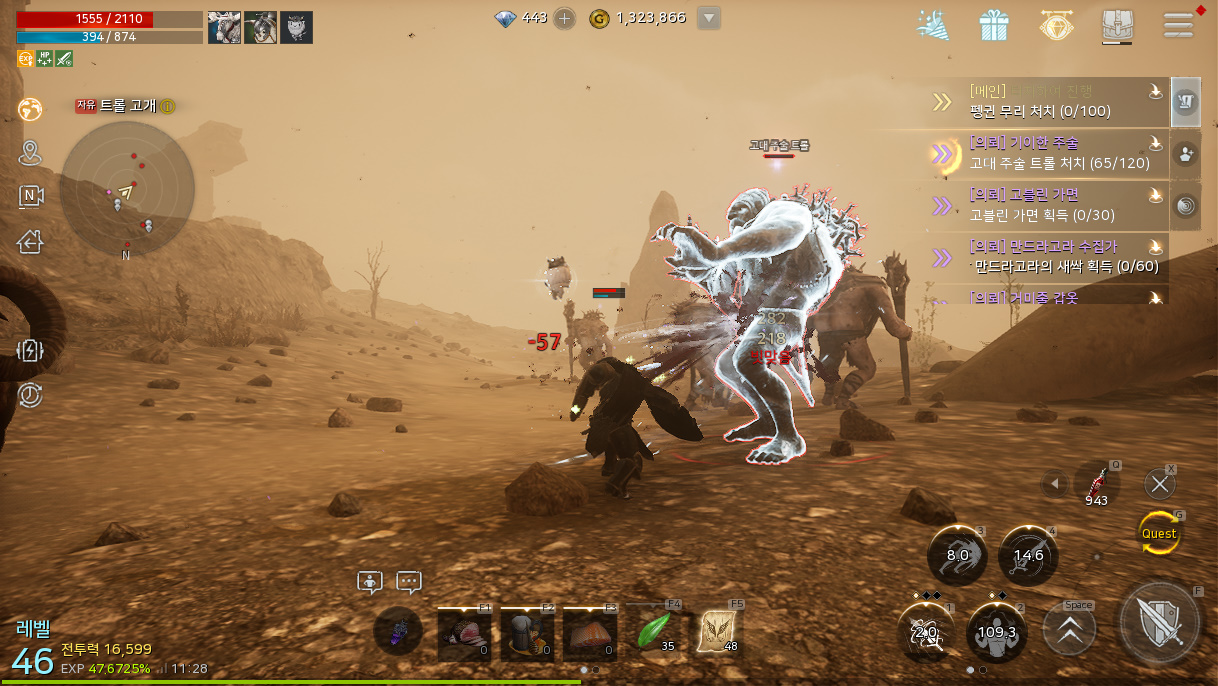Screen dimensions: 1218x686
Task: Open the speech bubble chat icon
Action: (x=408, y=582)
